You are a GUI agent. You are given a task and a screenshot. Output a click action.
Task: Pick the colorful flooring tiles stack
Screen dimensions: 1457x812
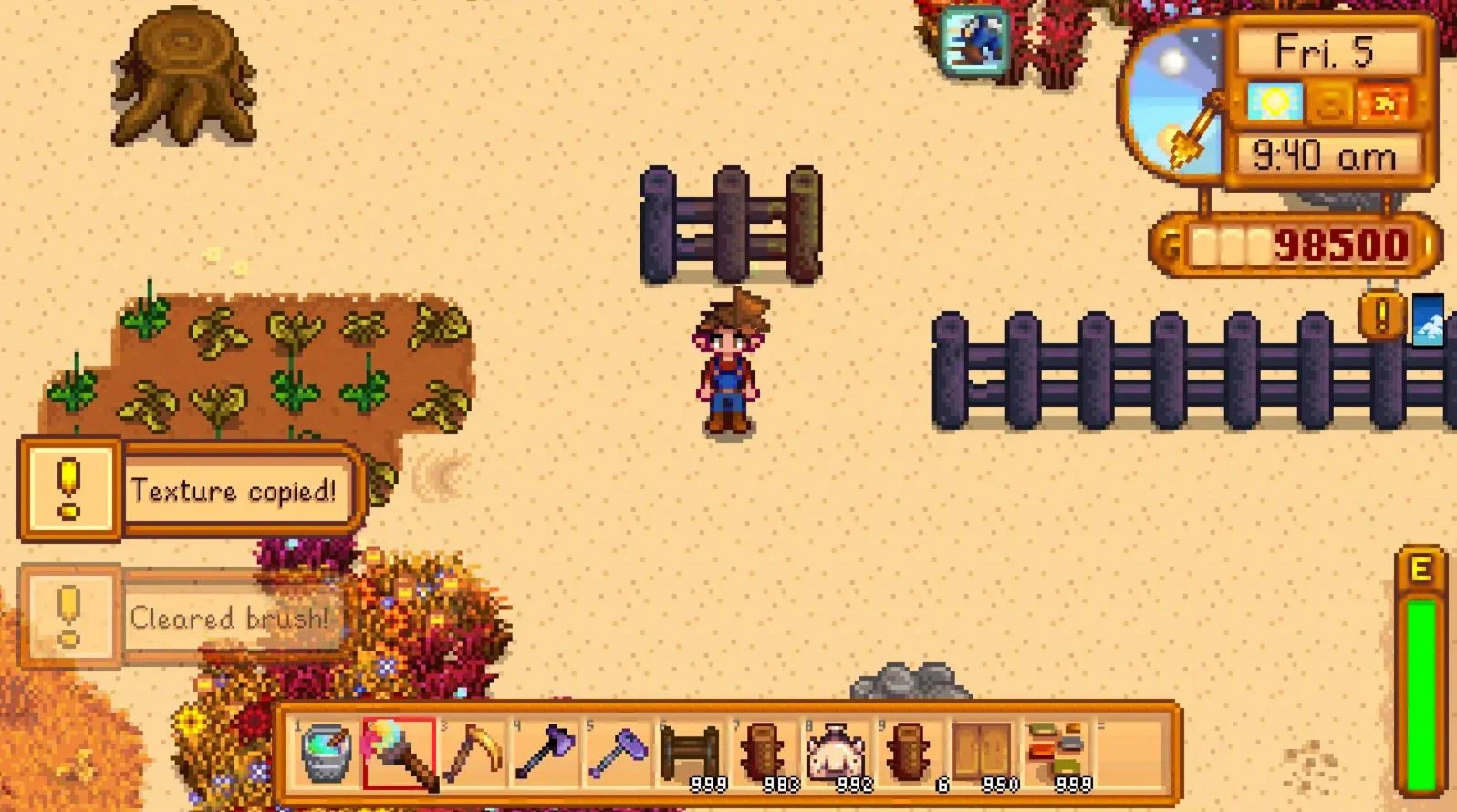pos(1056,755)
